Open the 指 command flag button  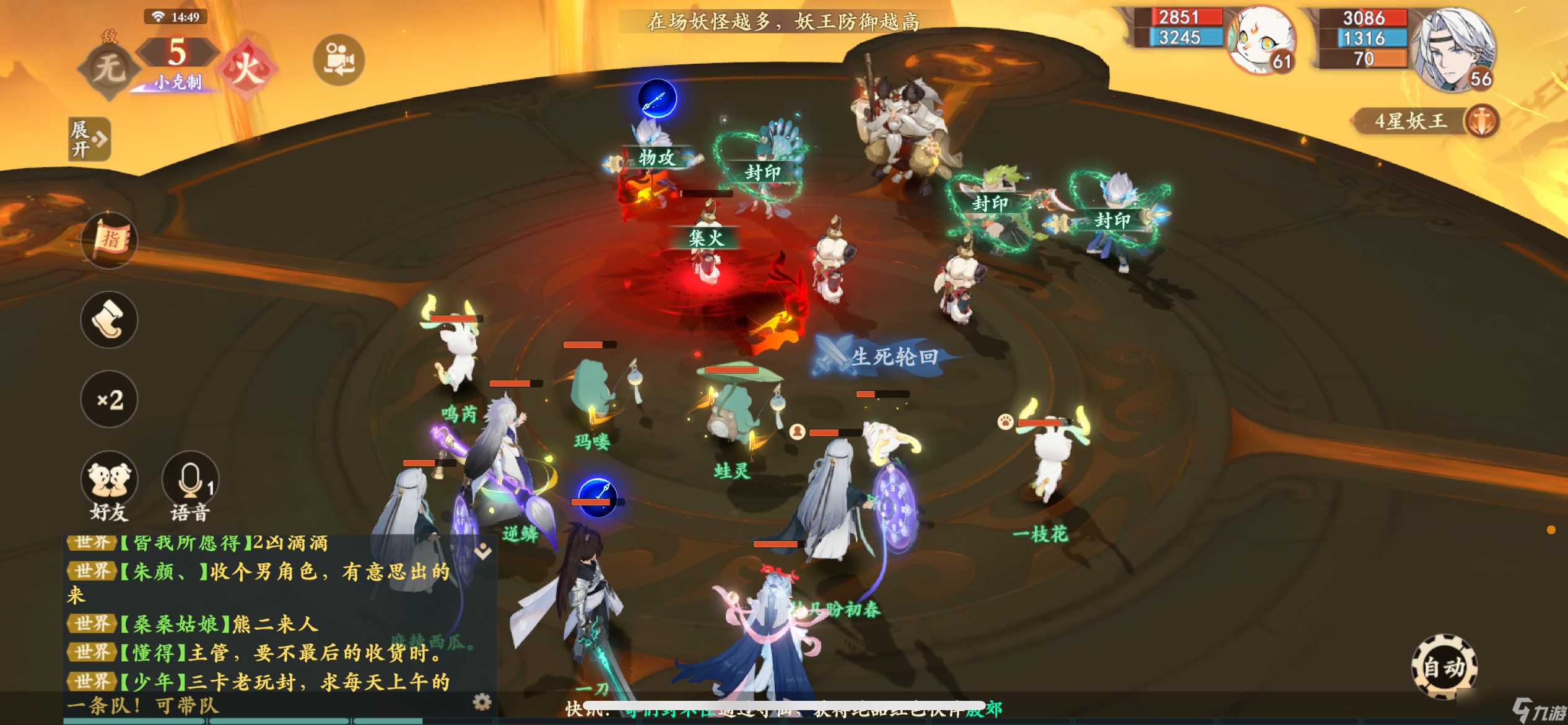tap(110, 240)
